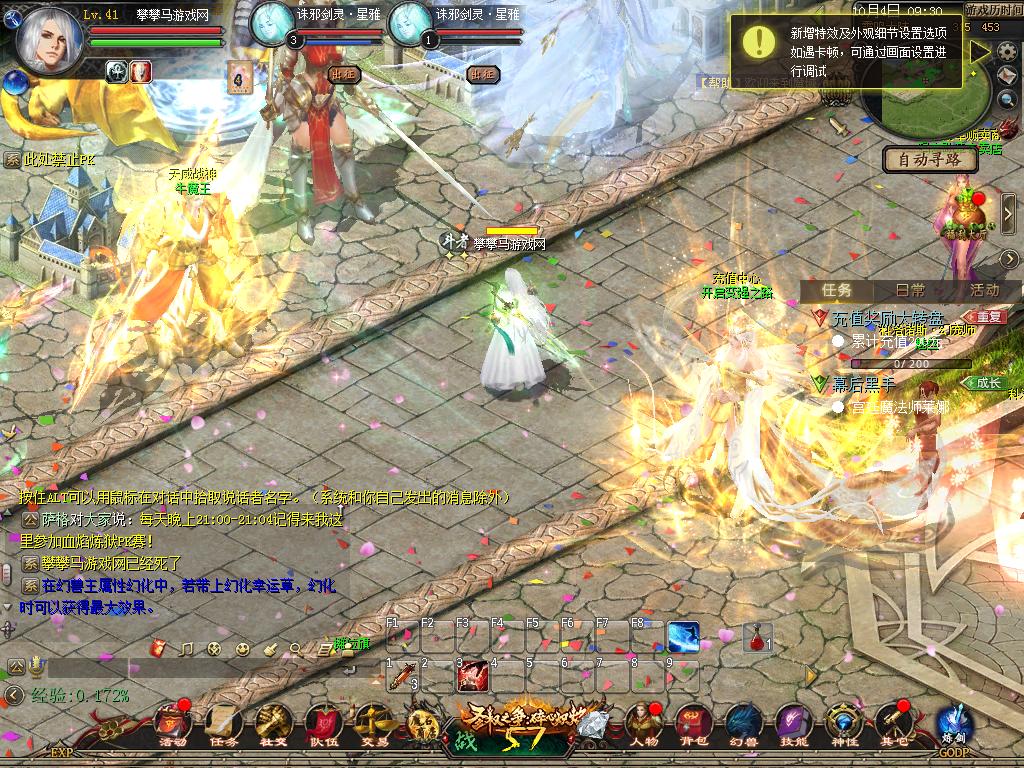The image size is (1024, 768).
Task: Open the 幻兽 pet menu
Action: pos(743,723)
